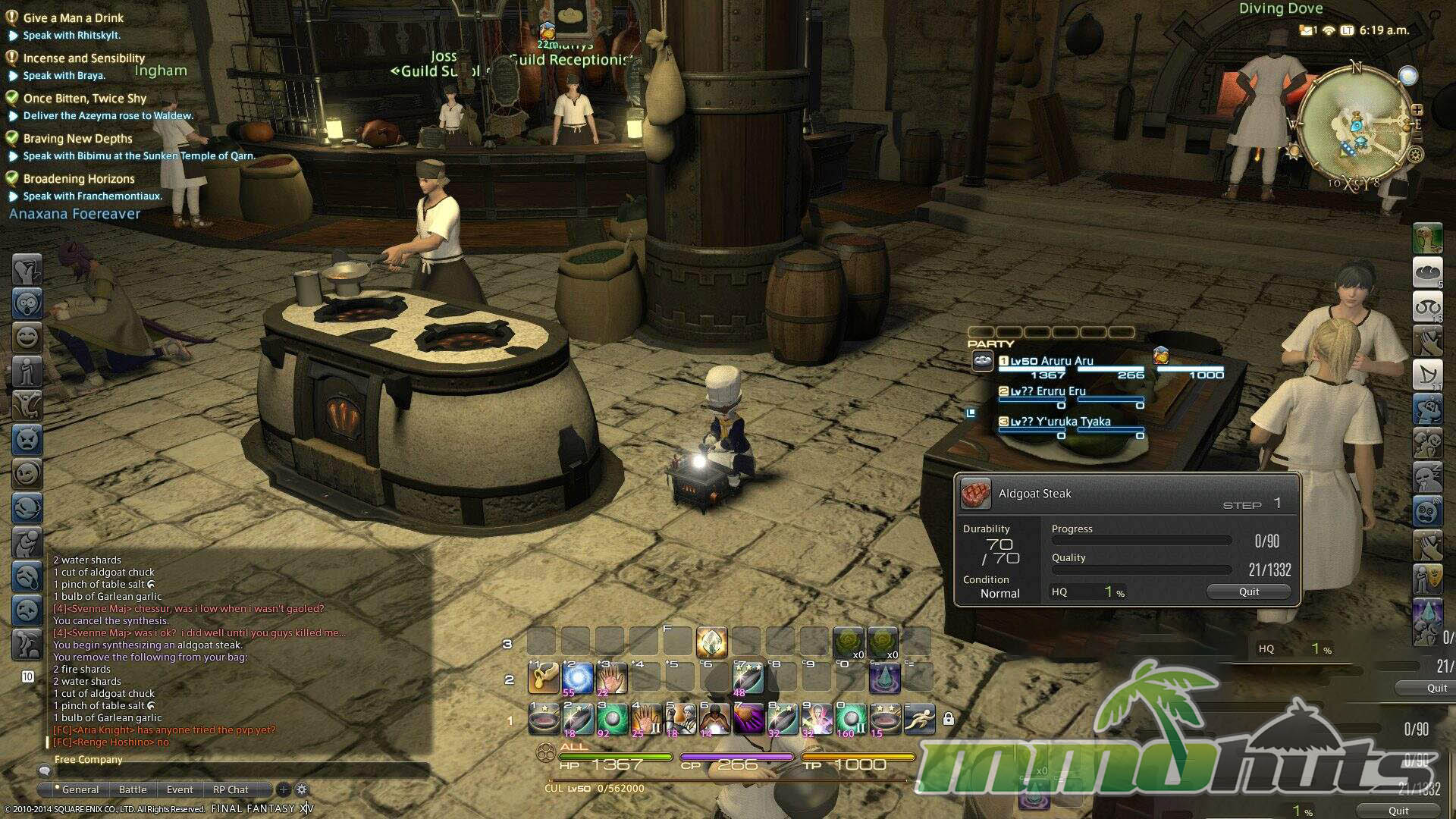This screenshot has width=1456, height=819.
Task: Select the Event chat tab
Action: [180, 789]
